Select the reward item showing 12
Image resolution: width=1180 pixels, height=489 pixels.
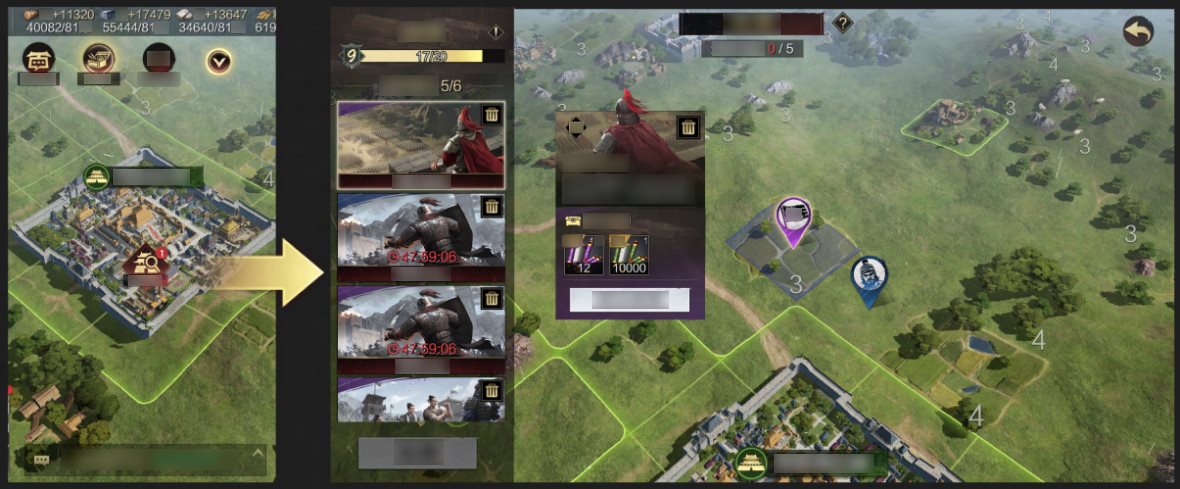tap(581, 255)
